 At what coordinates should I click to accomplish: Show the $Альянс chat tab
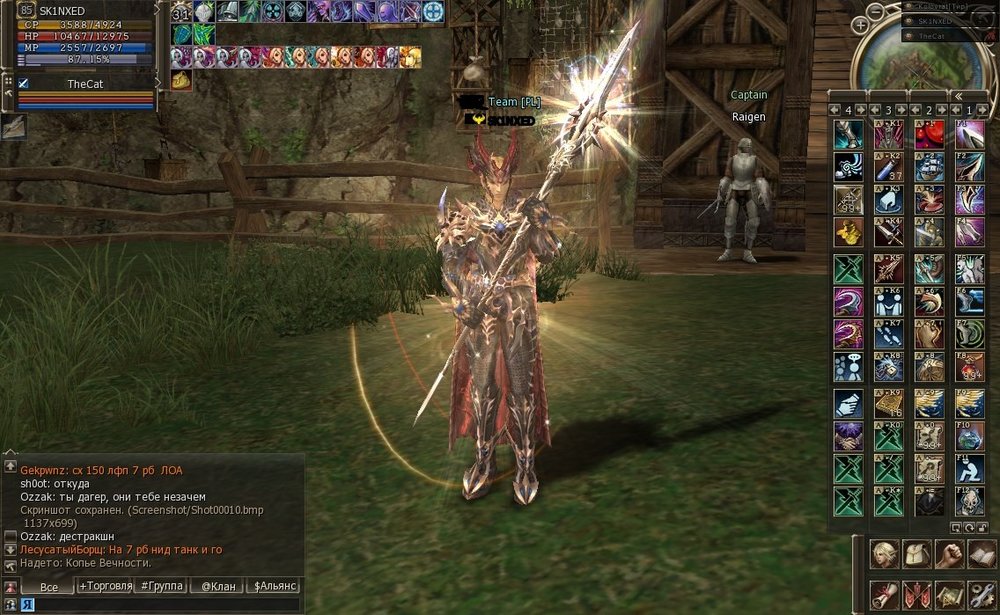274,586
